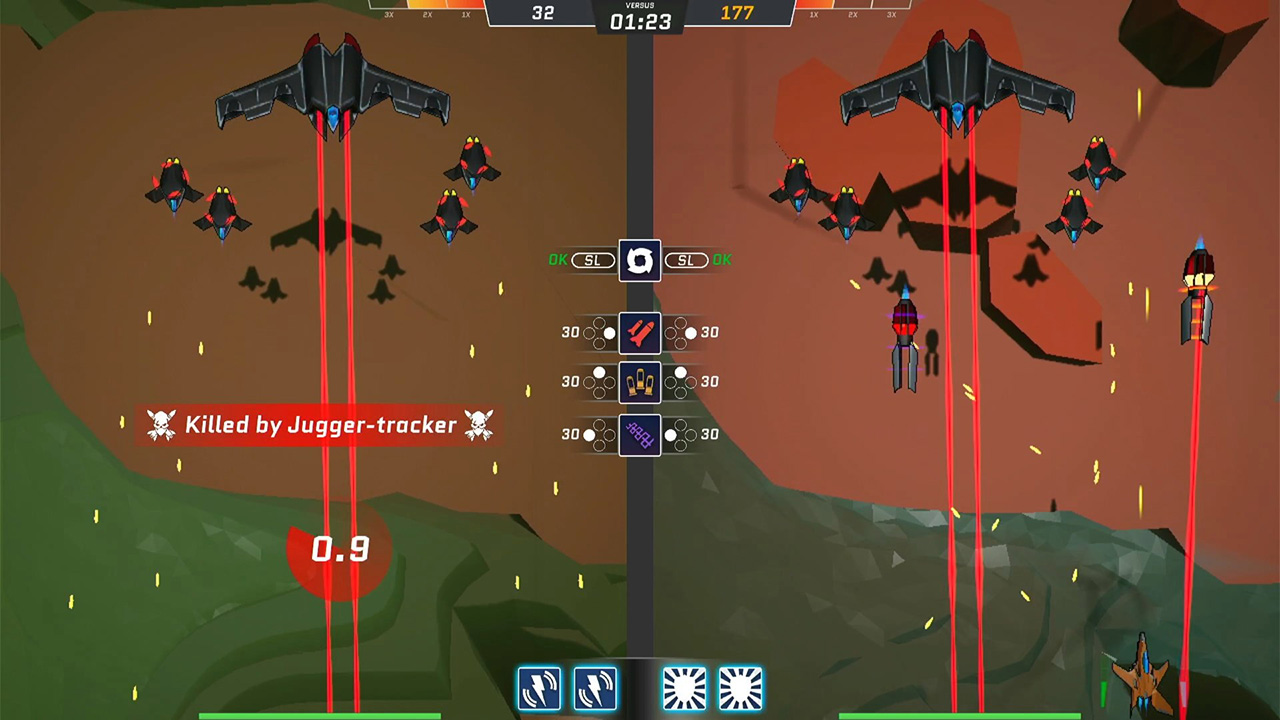Click the left player's green health bar
1280x720 pixels.
coord(320,715)
